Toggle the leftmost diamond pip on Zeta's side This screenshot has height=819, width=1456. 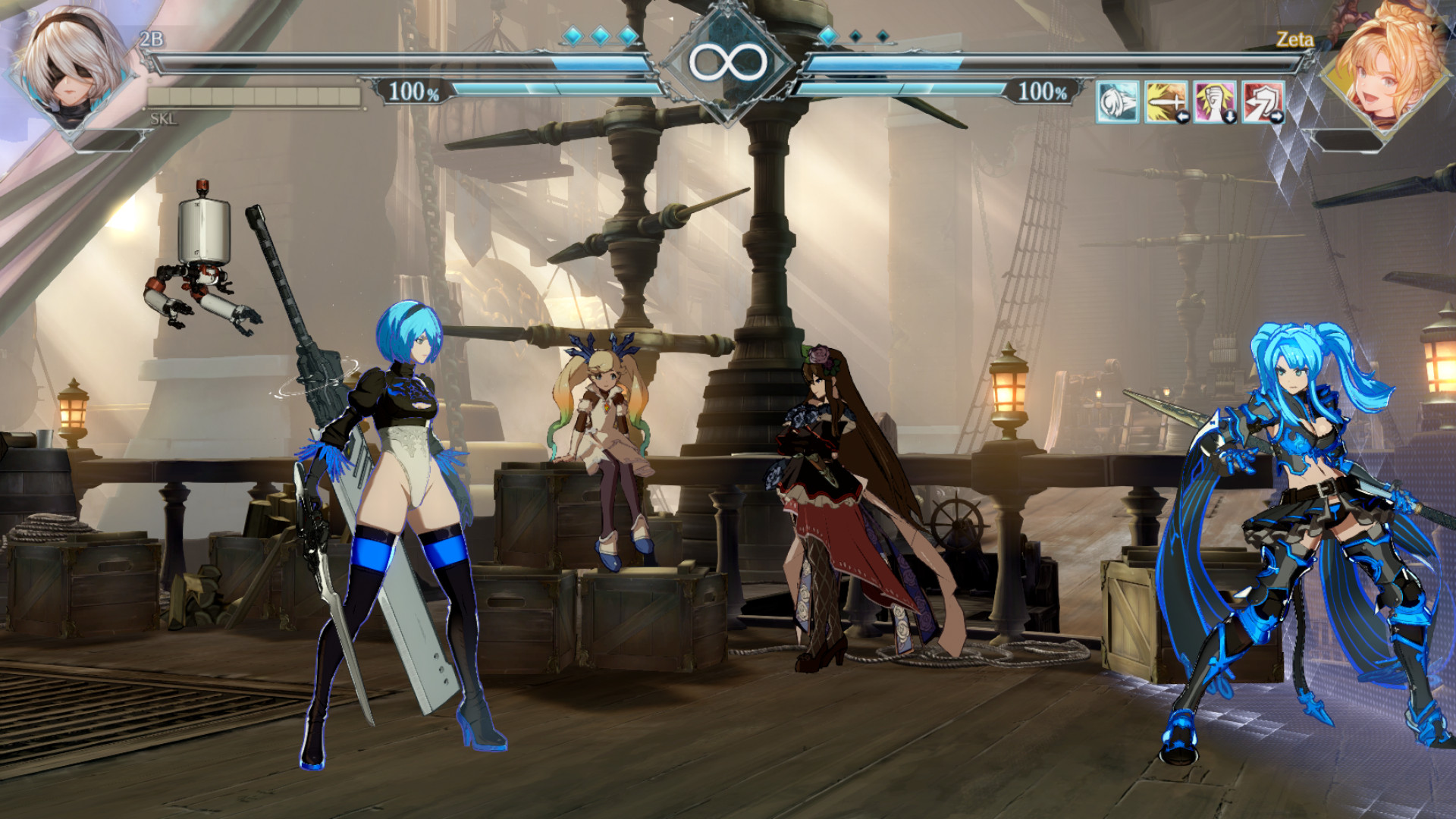(829, 35)
